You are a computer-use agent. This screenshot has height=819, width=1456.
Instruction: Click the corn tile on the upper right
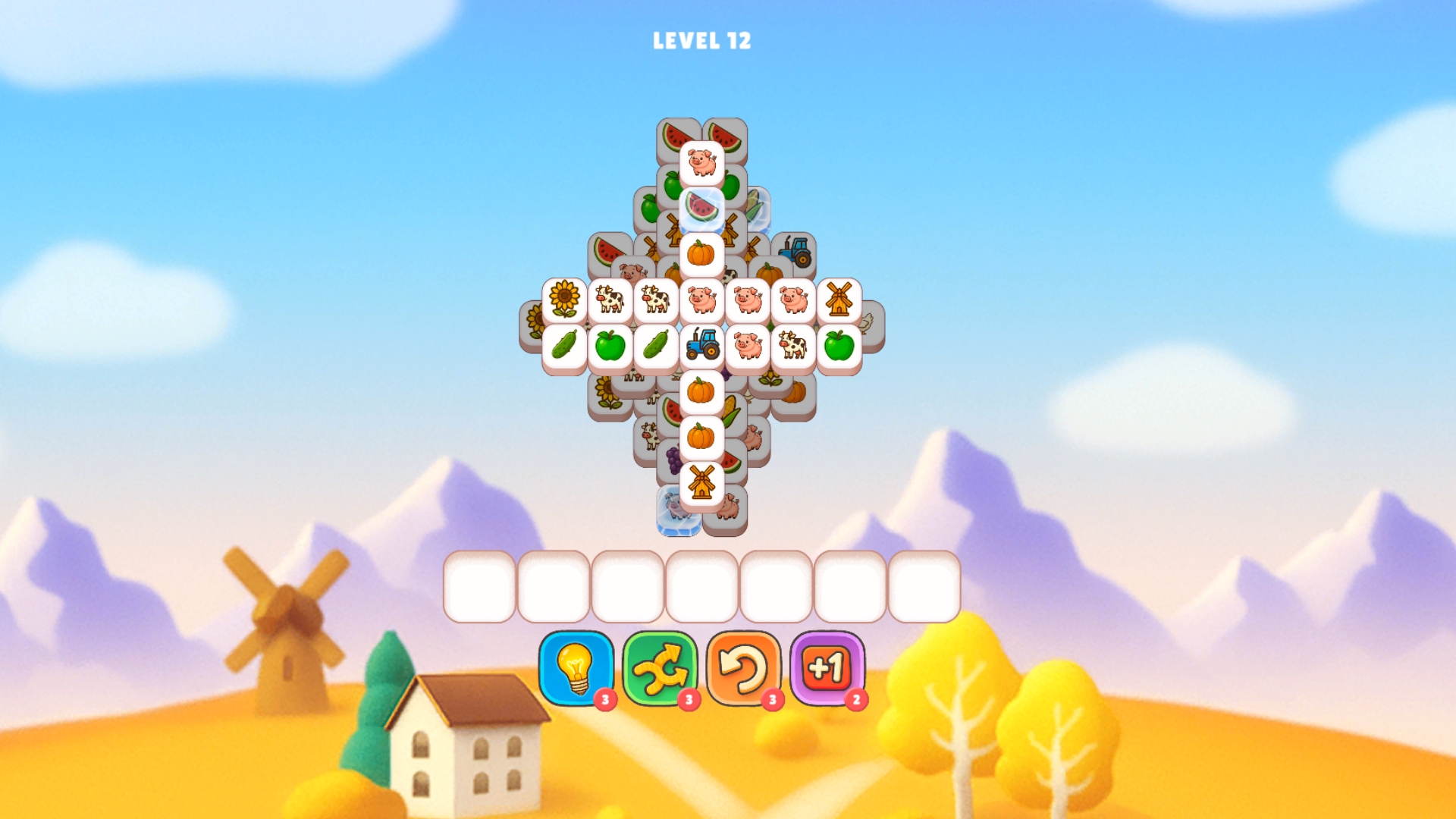(758, 208)
